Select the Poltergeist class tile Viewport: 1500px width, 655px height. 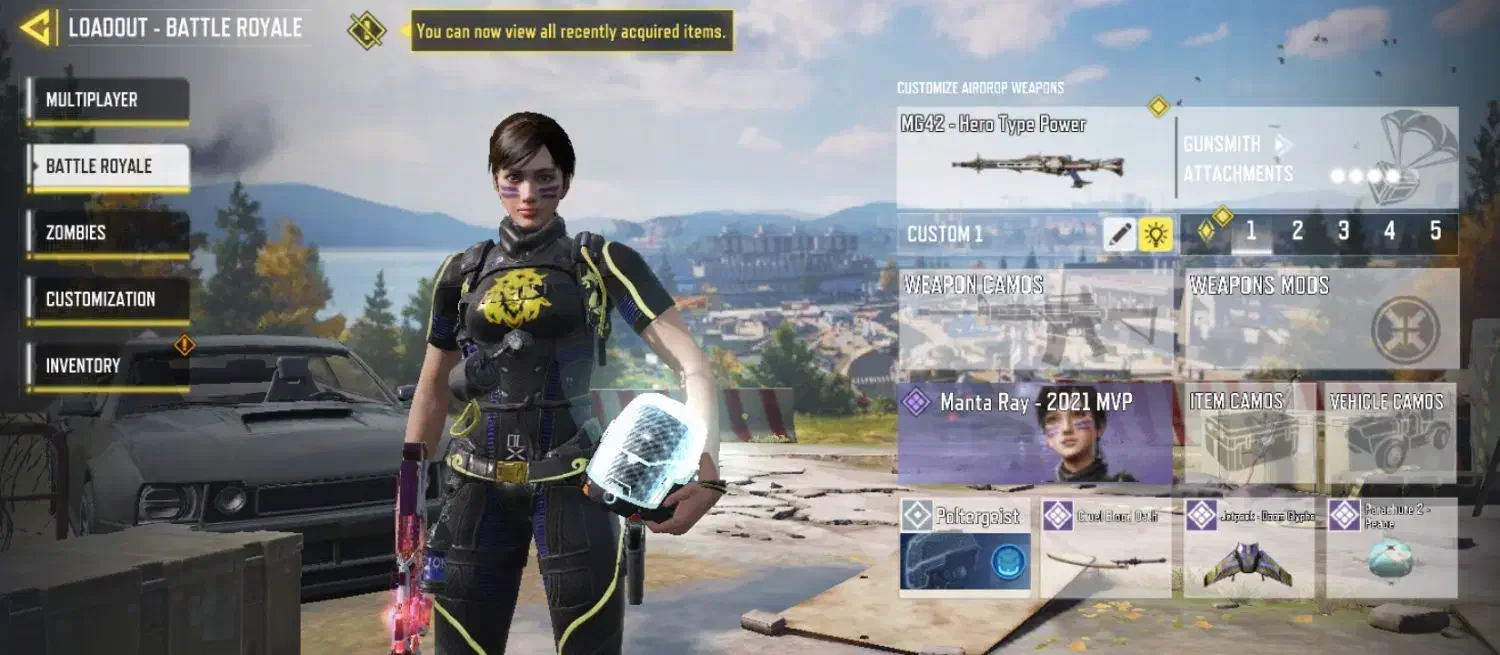click(x=965, y=548)
